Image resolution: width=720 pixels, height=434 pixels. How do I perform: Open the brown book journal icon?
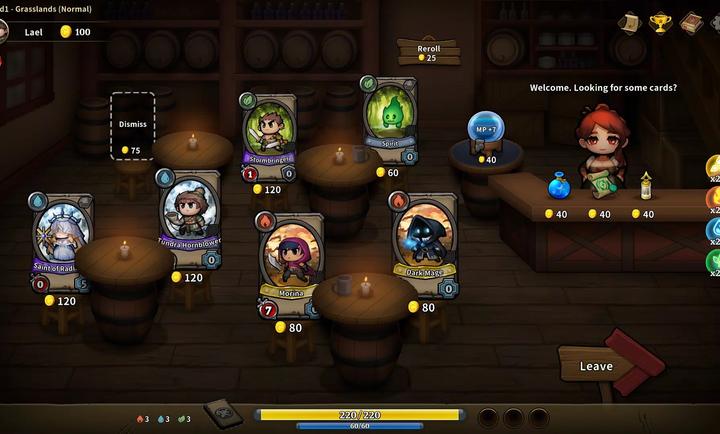[690, 22]
